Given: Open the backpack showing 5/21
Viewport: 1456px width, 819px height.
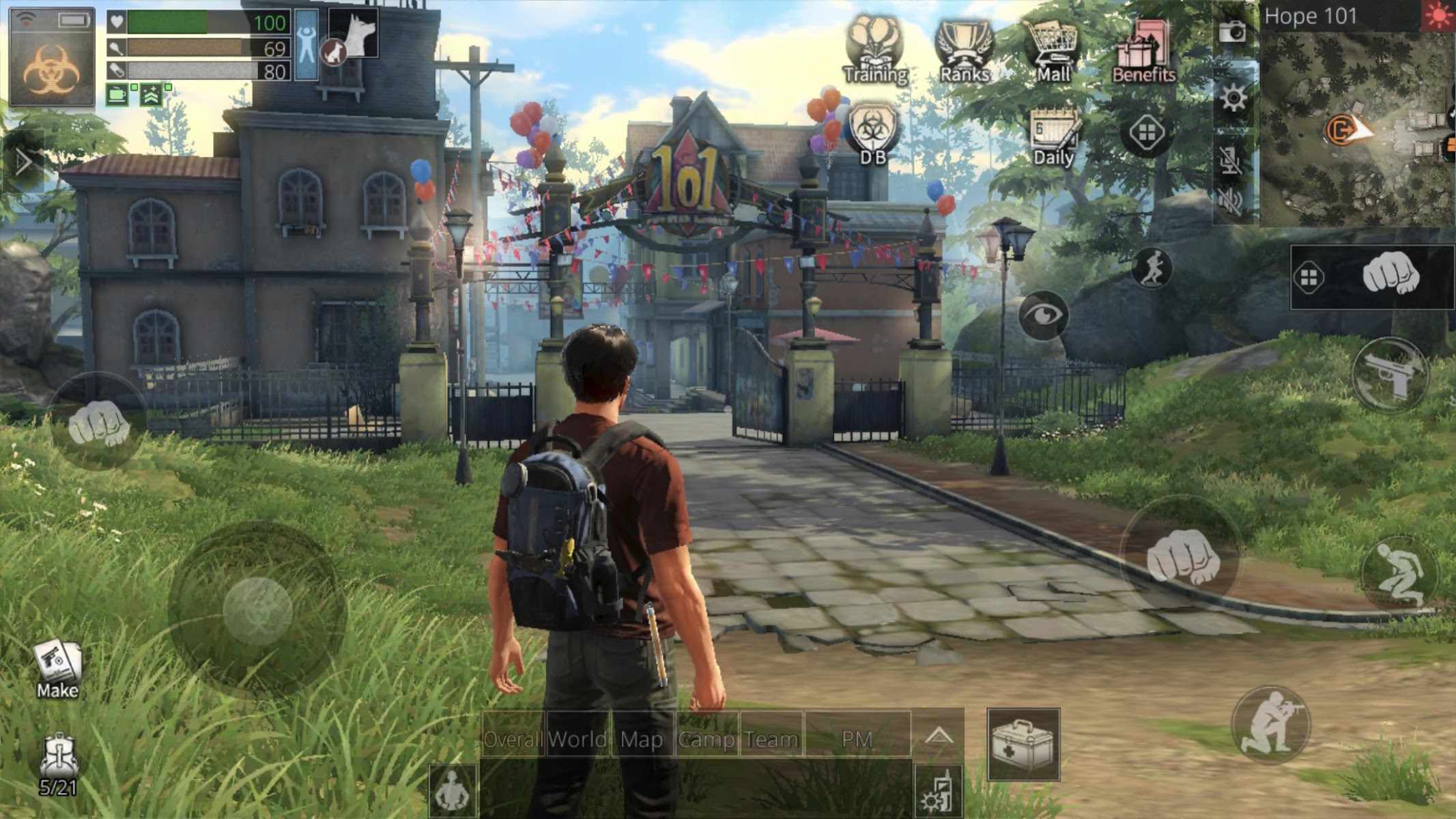Looking at the screenshot, I should [x=58, y=765].
